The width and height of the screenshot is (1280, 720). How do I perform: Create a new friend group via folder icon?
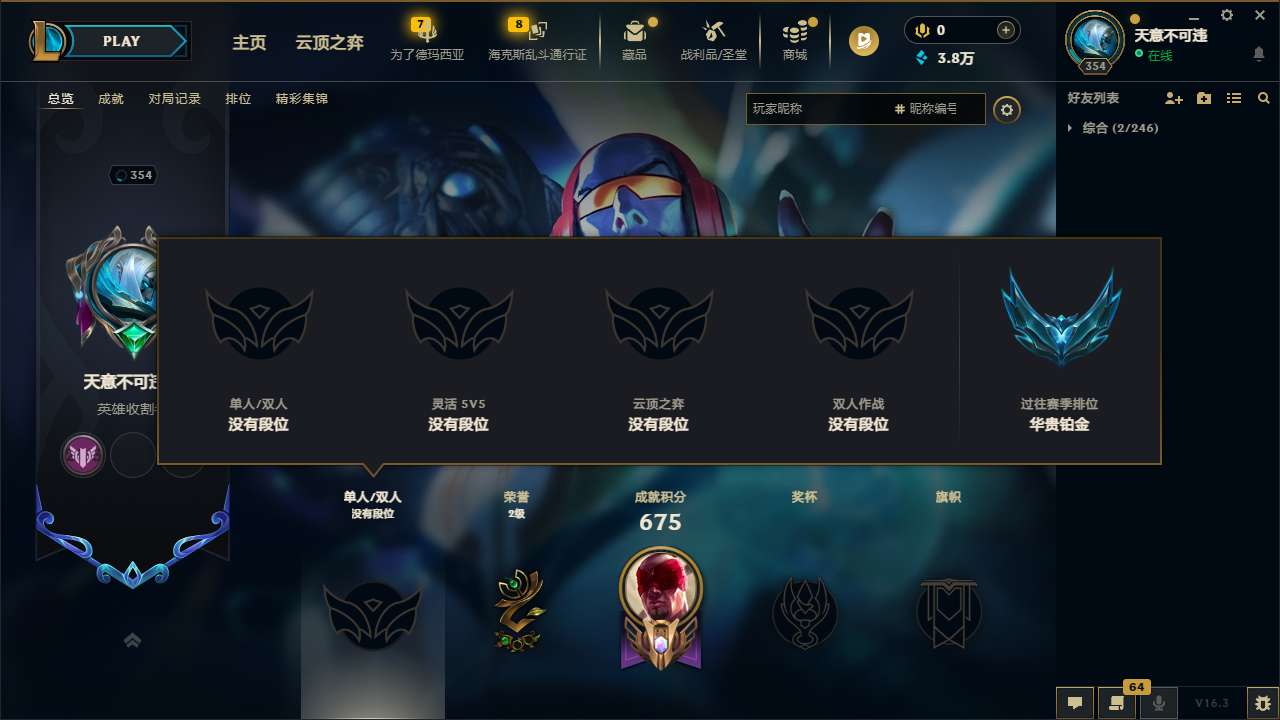1202,98
